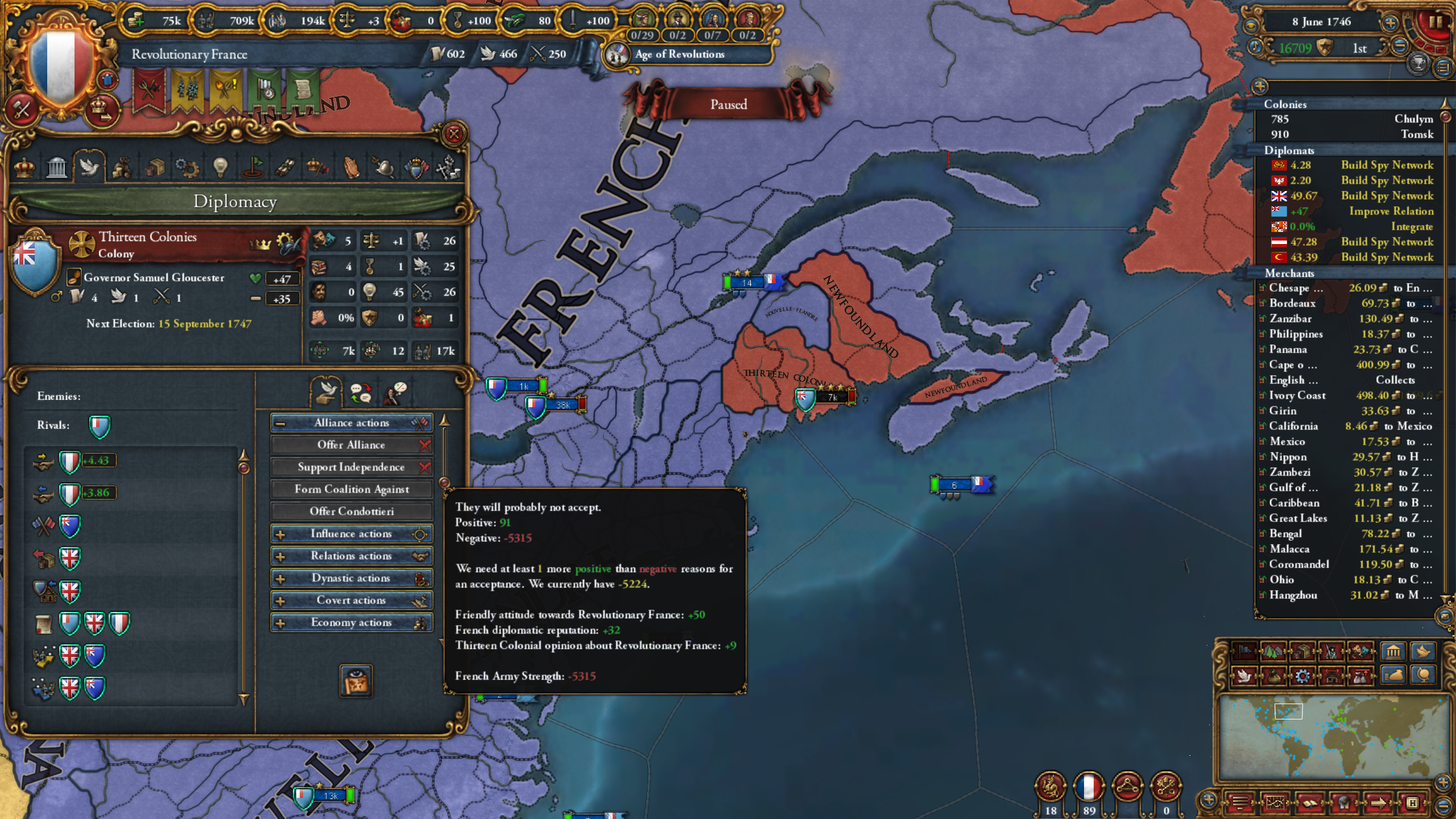Image resolution: width=1456 pixels, height=819 pixels.
Task: Click the Form Coalition Against button
Action: pos(351,489)
